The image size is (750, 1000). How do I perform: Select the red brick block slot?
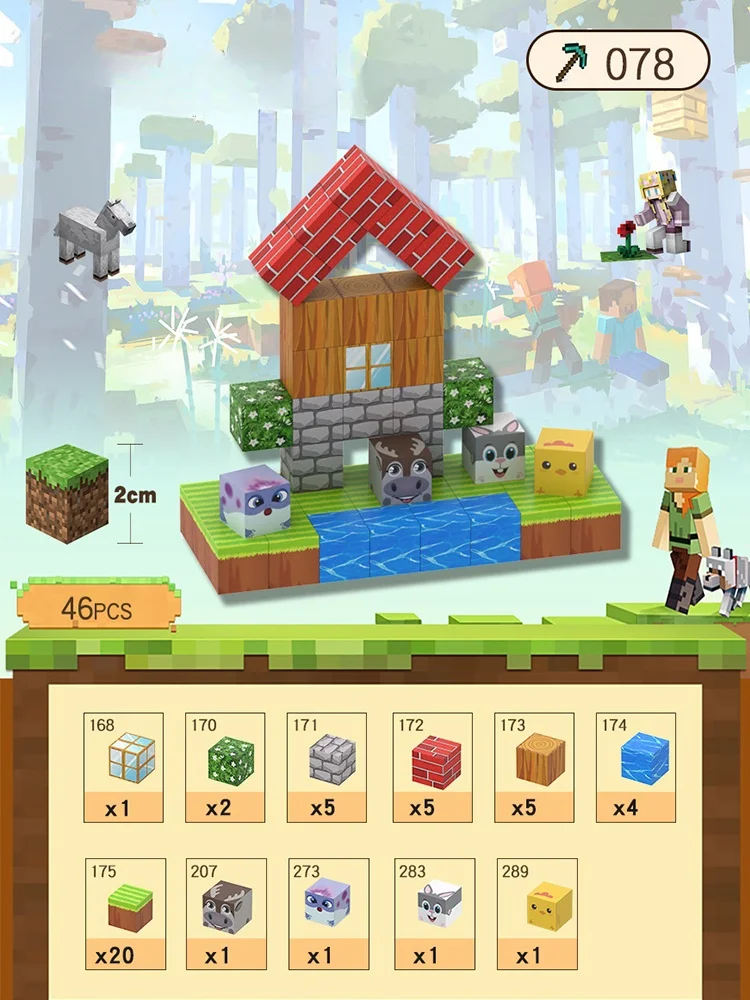pos(431,767)
